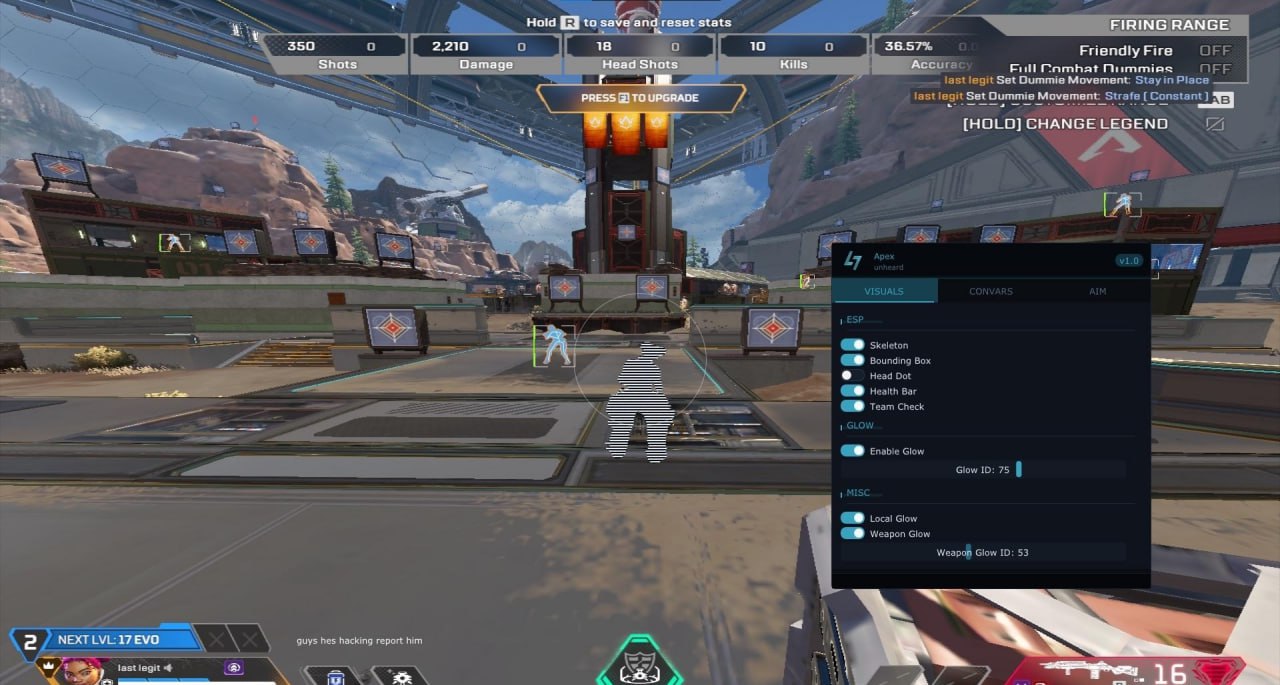
Task: Toggle the Friendly Fire setting
Action: pos(1214,50)
